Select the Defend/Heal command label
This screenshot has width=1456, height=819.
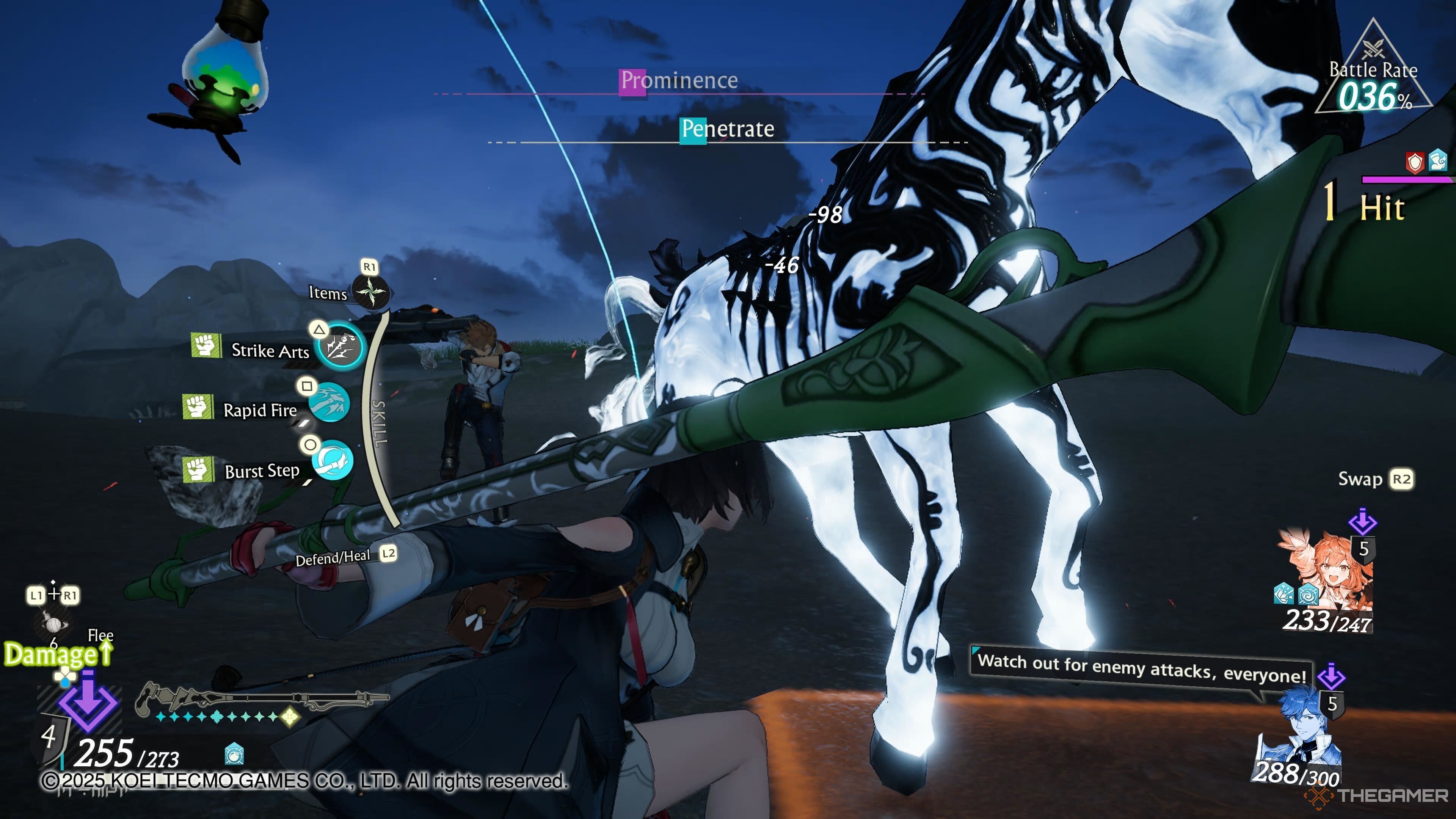(333, 559)
